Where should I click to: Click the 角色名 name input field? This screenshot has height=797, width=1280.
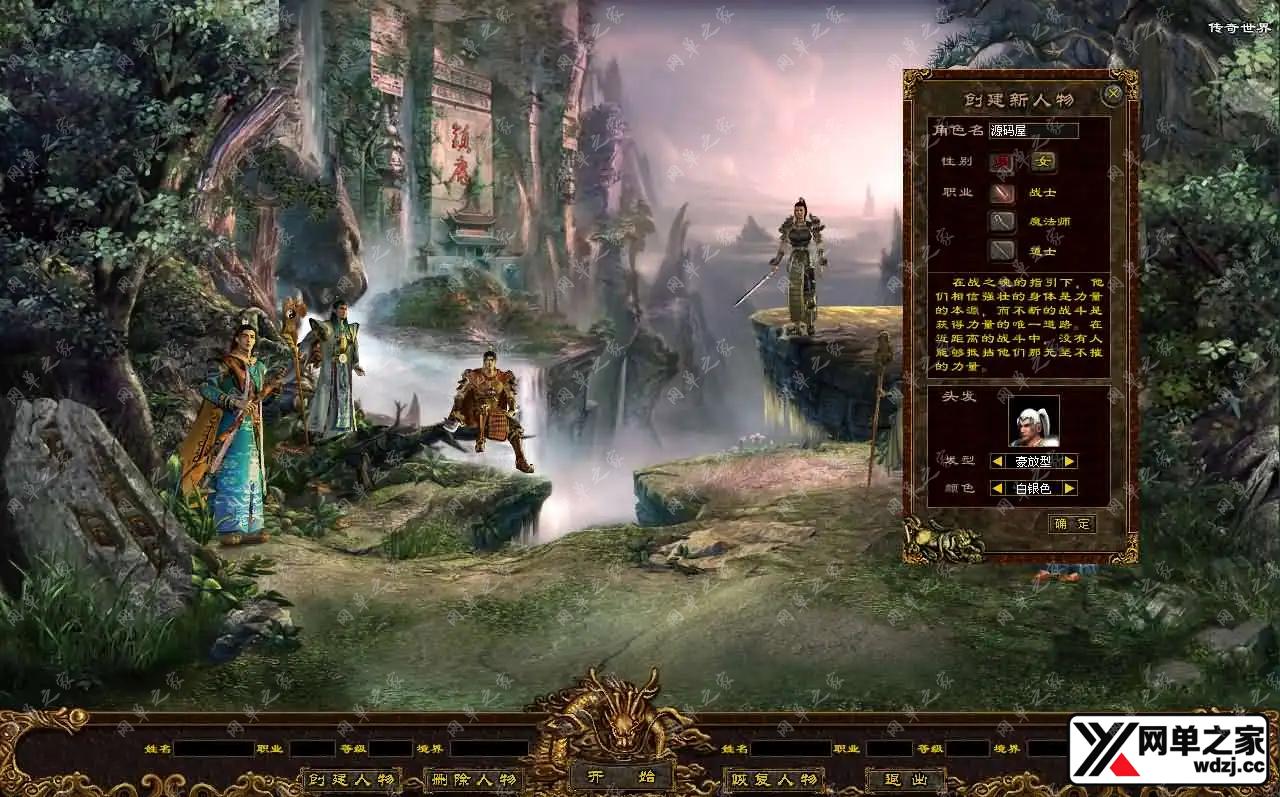(1033, 130)
